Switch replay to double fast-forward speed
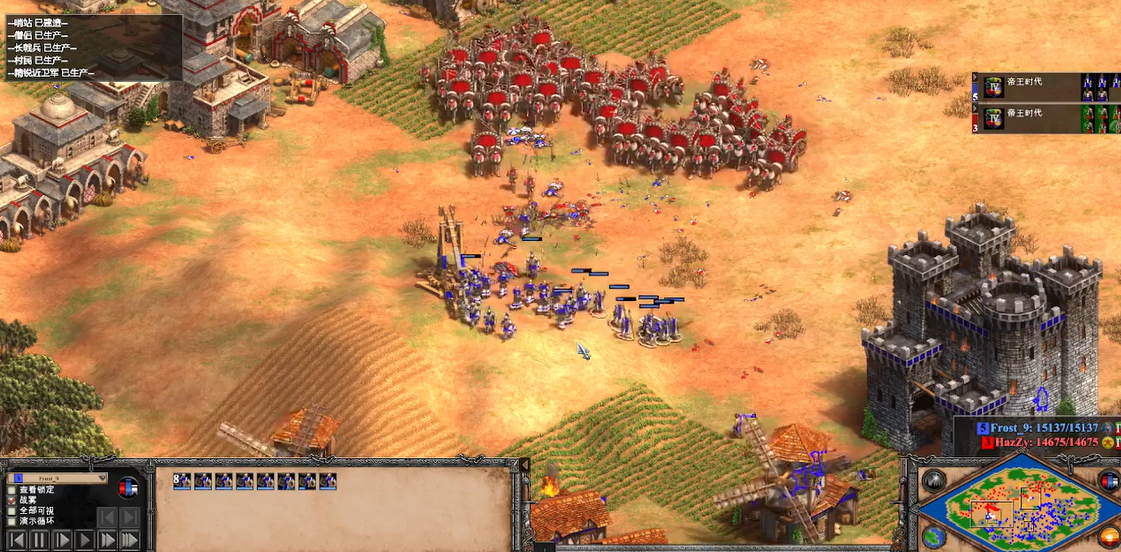 pyautogui.click(x=107, y=540)
